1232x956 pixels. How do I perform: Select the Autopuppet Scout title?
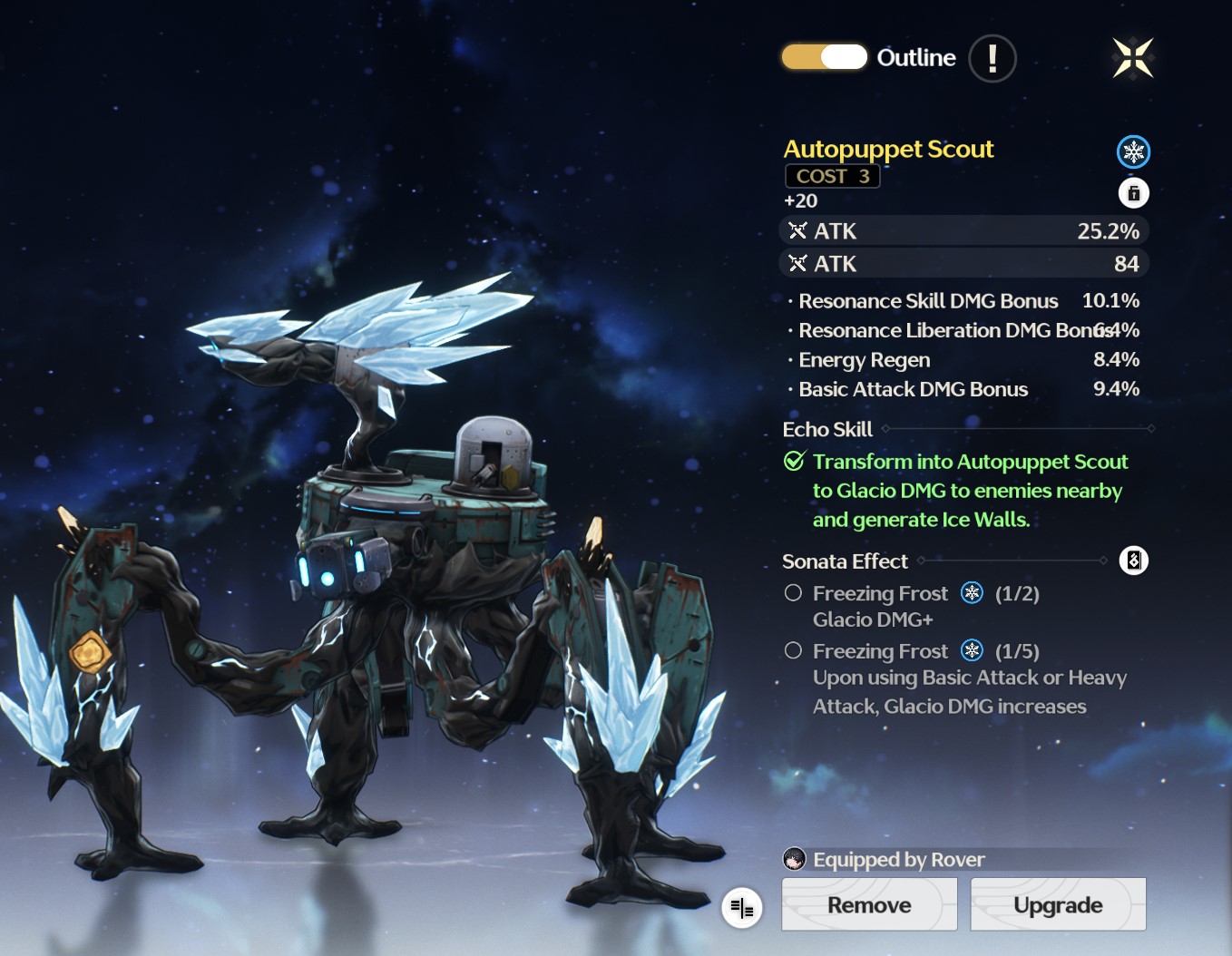(888, 149)
